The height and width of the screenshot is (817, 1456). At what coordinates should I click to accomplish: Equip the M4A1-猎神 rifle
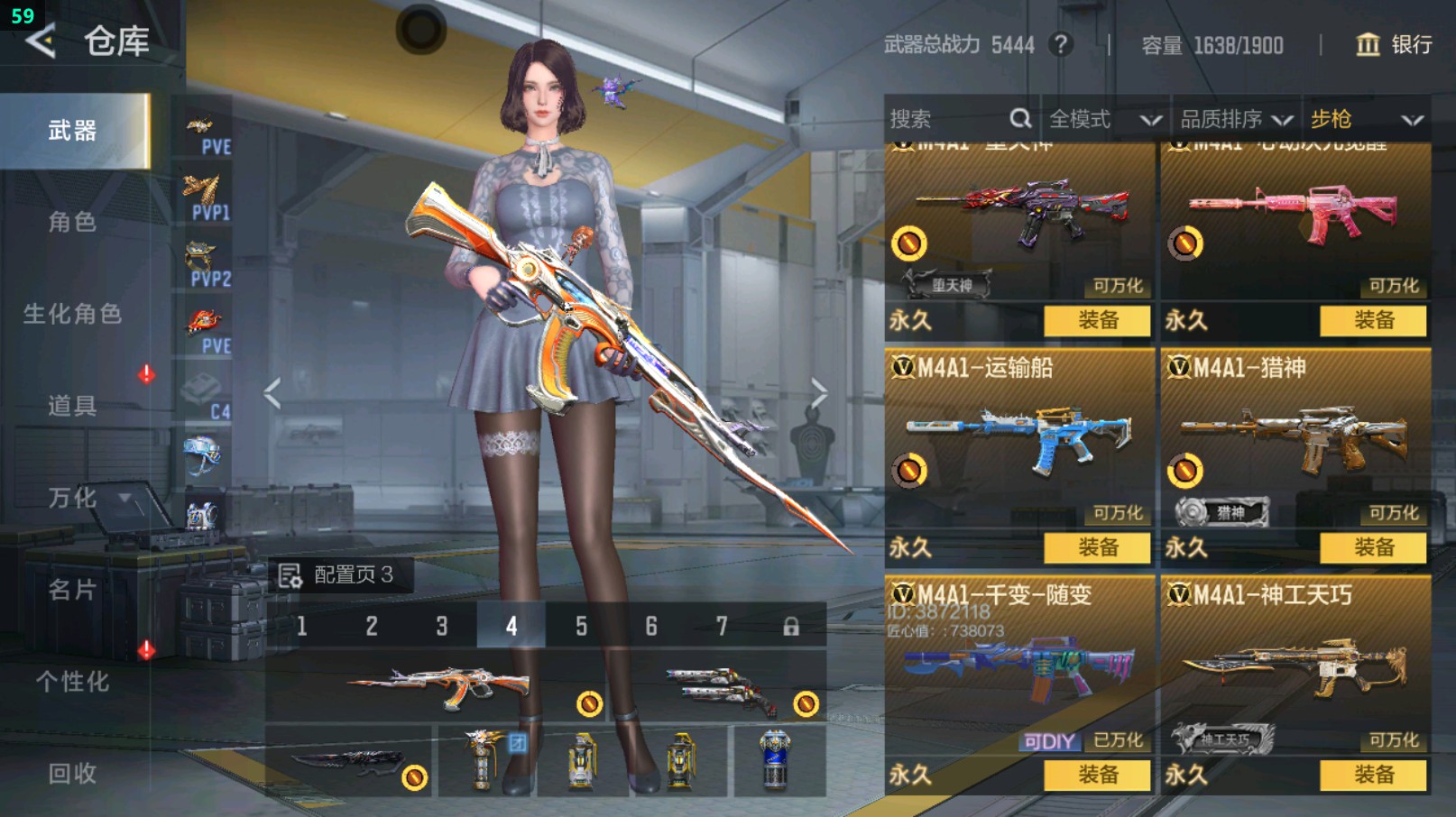[x=1373, y=547]
